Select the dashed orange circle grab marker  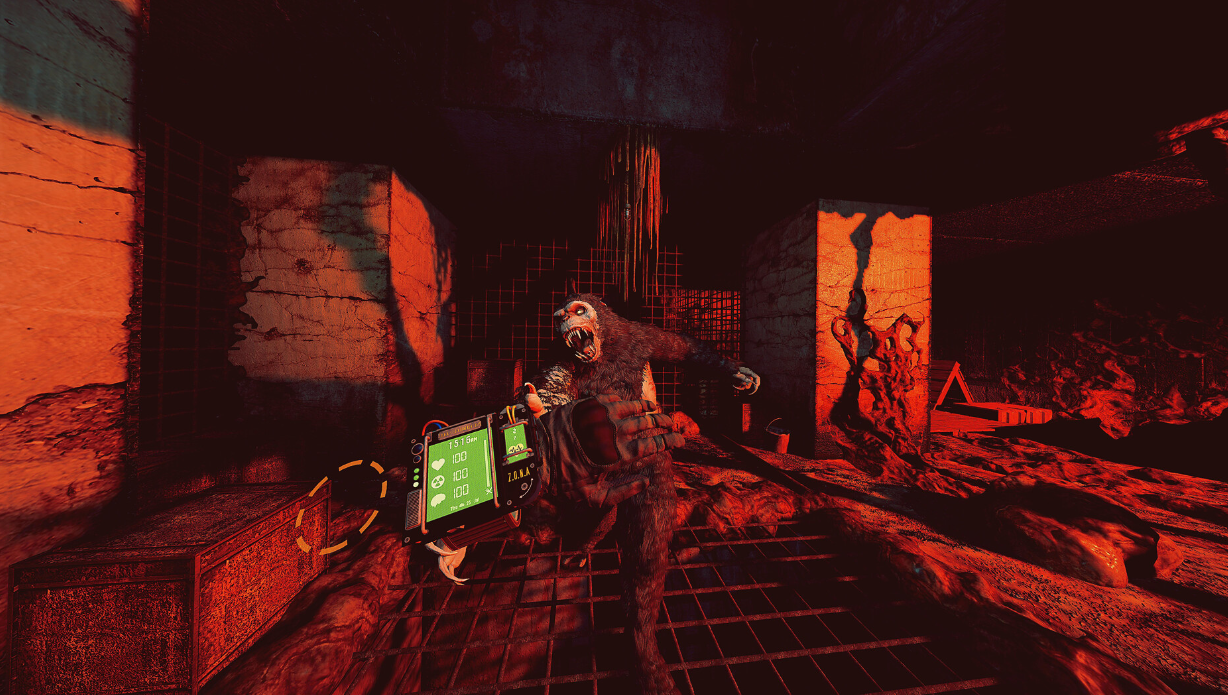click(341, 506)
